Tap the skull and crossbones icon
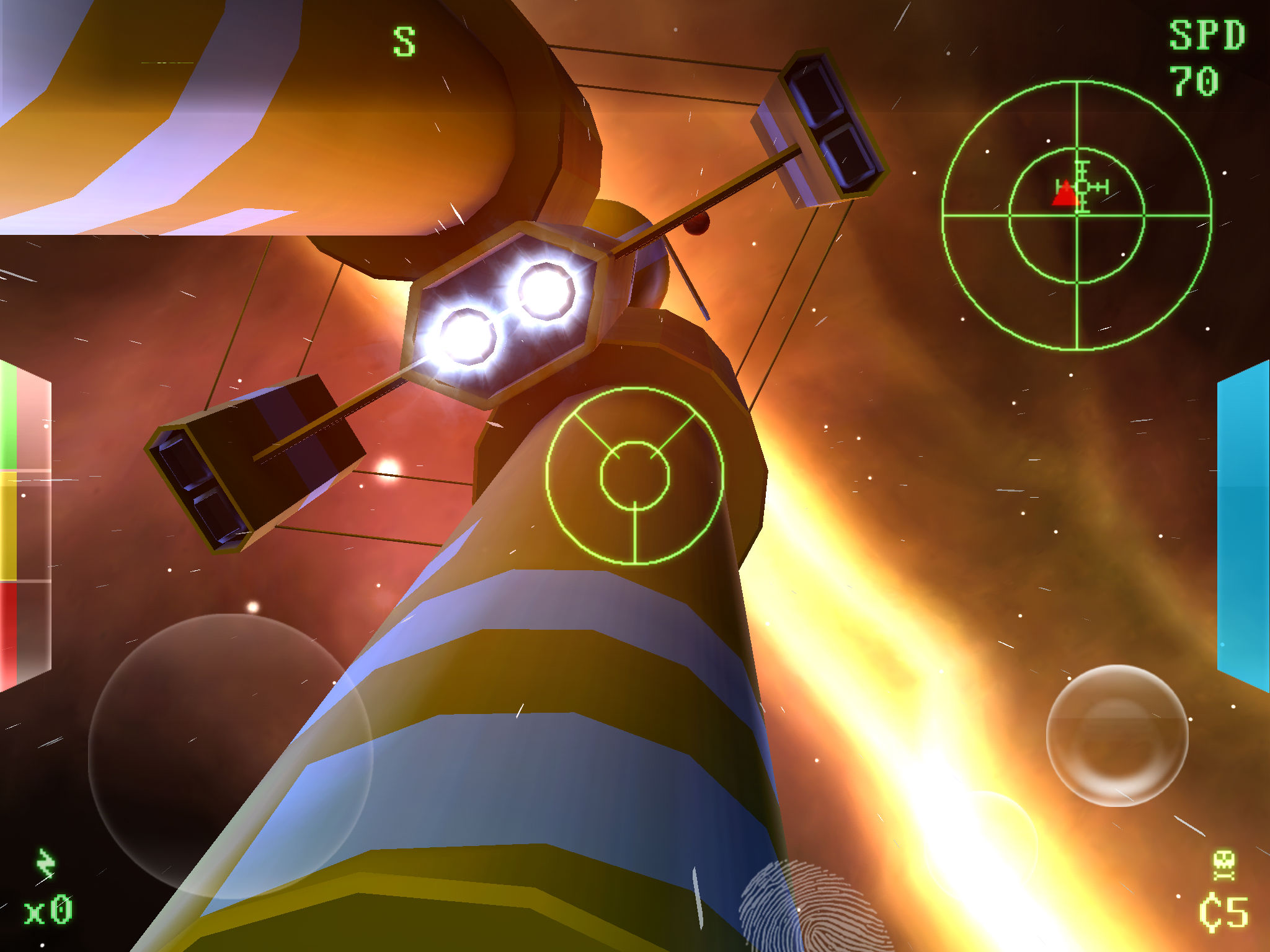The height and width of the screenshot is (952, 1270). (1223, 865)
